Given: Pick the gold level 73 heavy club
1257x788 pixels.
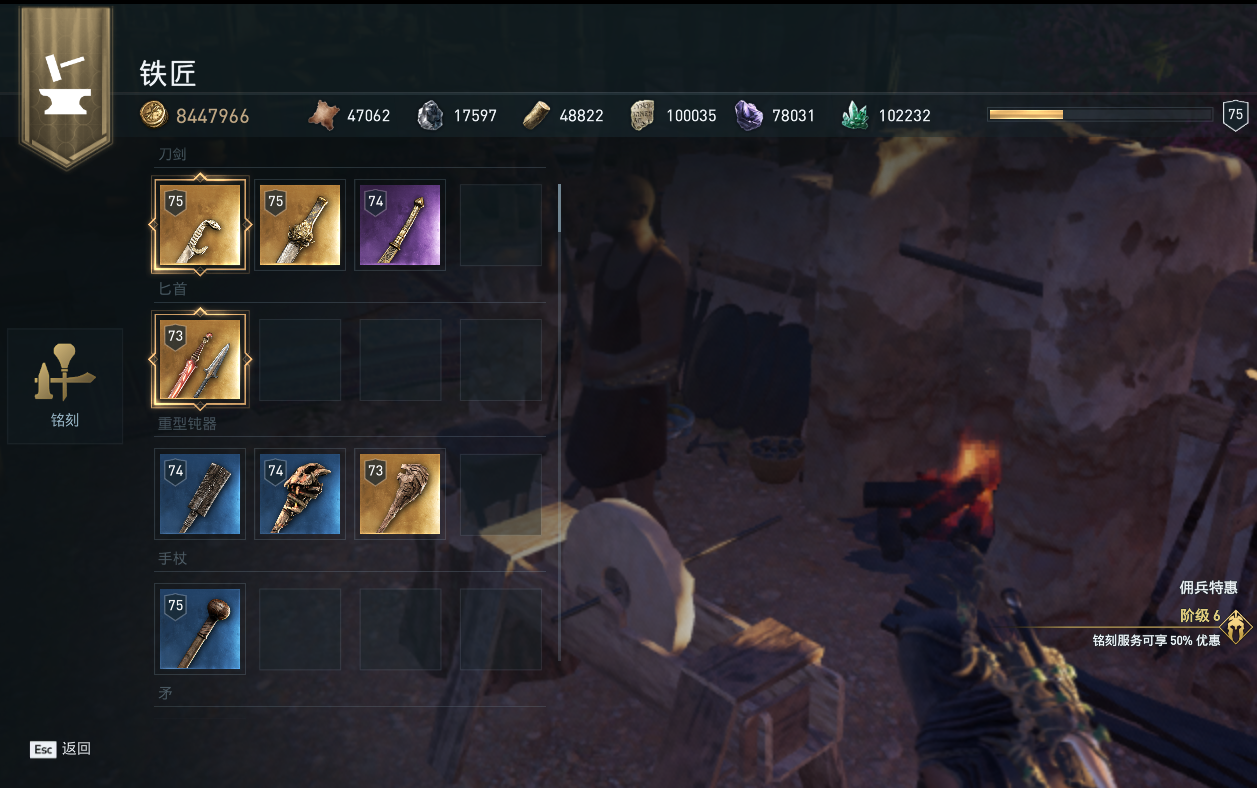Looking at the screenshot, I should coord(400,494).
